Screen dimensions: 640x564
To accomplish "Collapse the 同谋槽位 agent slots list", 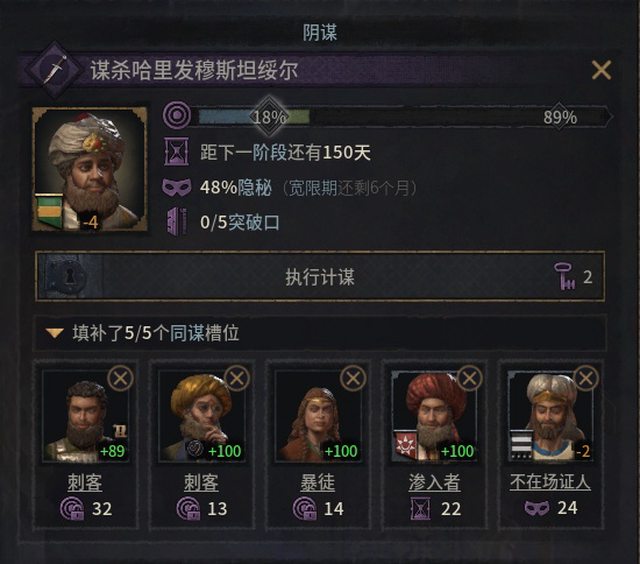I will click(x=54, y=334).
